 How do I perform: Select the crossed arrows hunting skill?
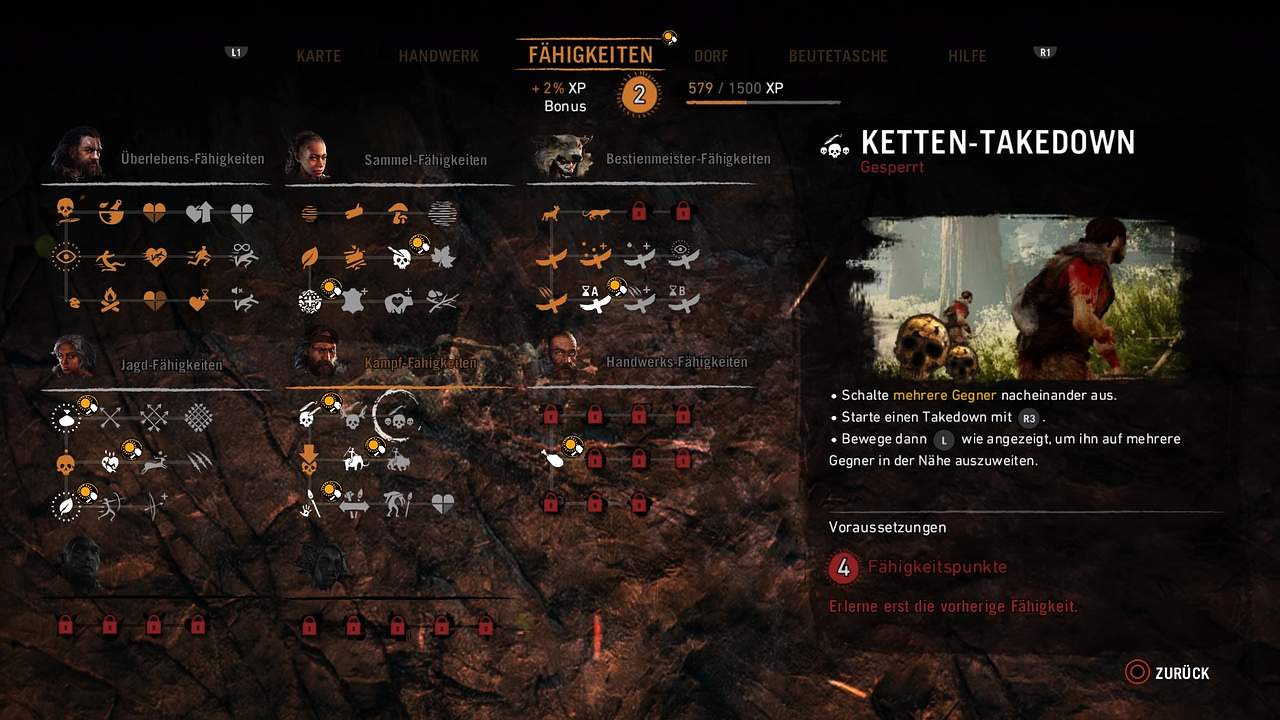110,417
